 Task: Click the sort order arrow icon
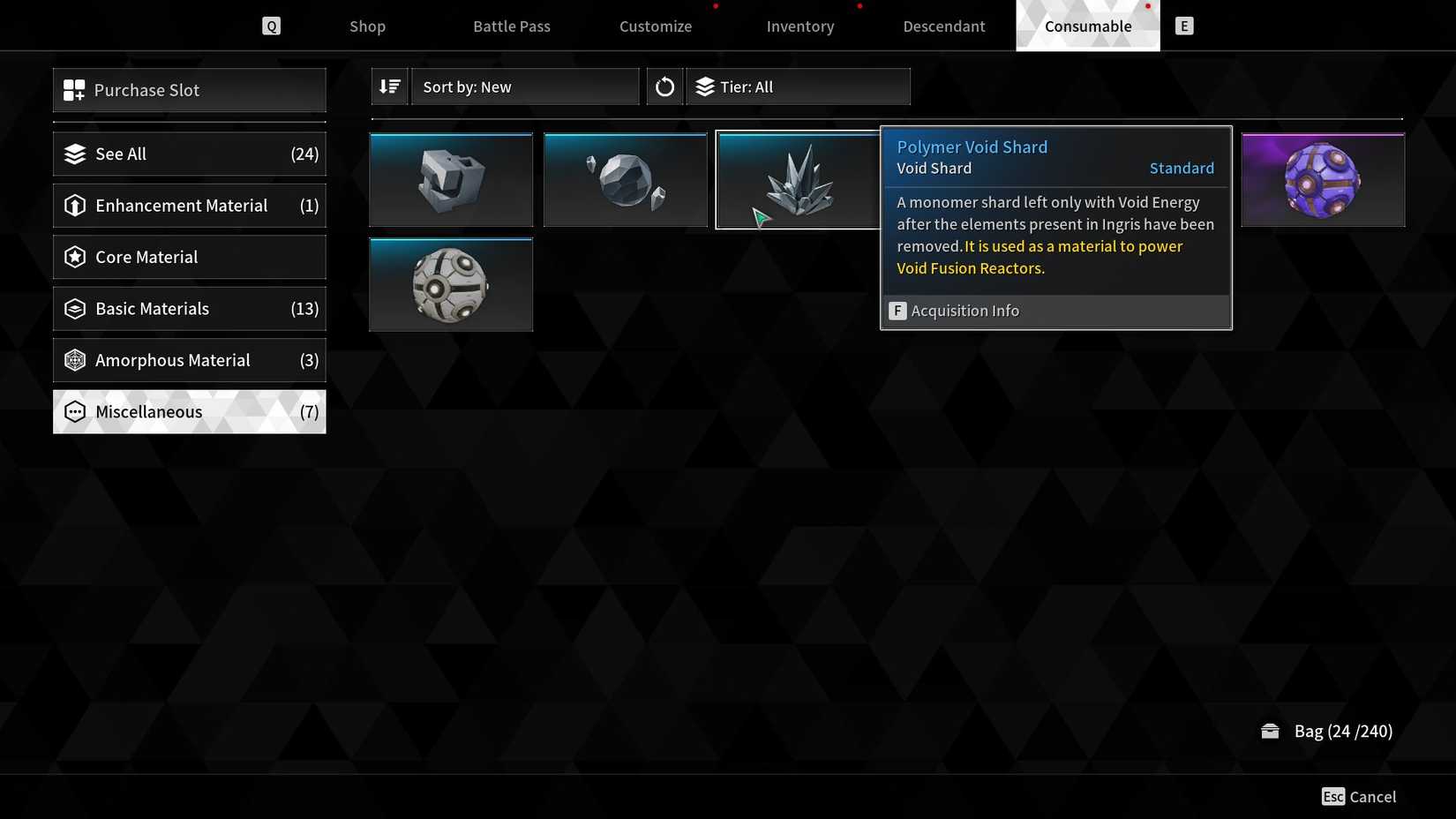pos(388,86)
